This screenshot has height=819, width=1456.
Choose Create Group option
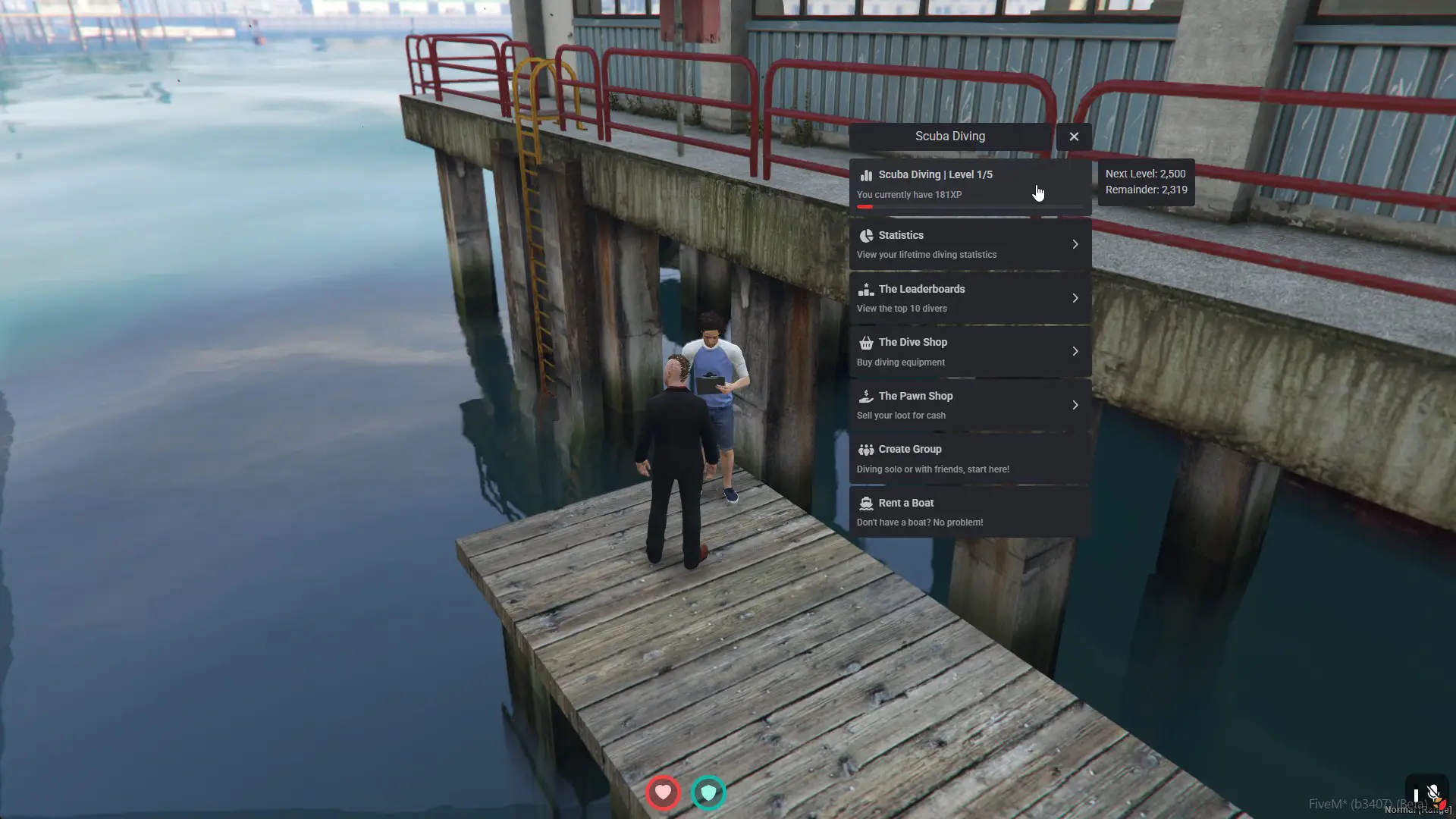[x=969, y=458]
